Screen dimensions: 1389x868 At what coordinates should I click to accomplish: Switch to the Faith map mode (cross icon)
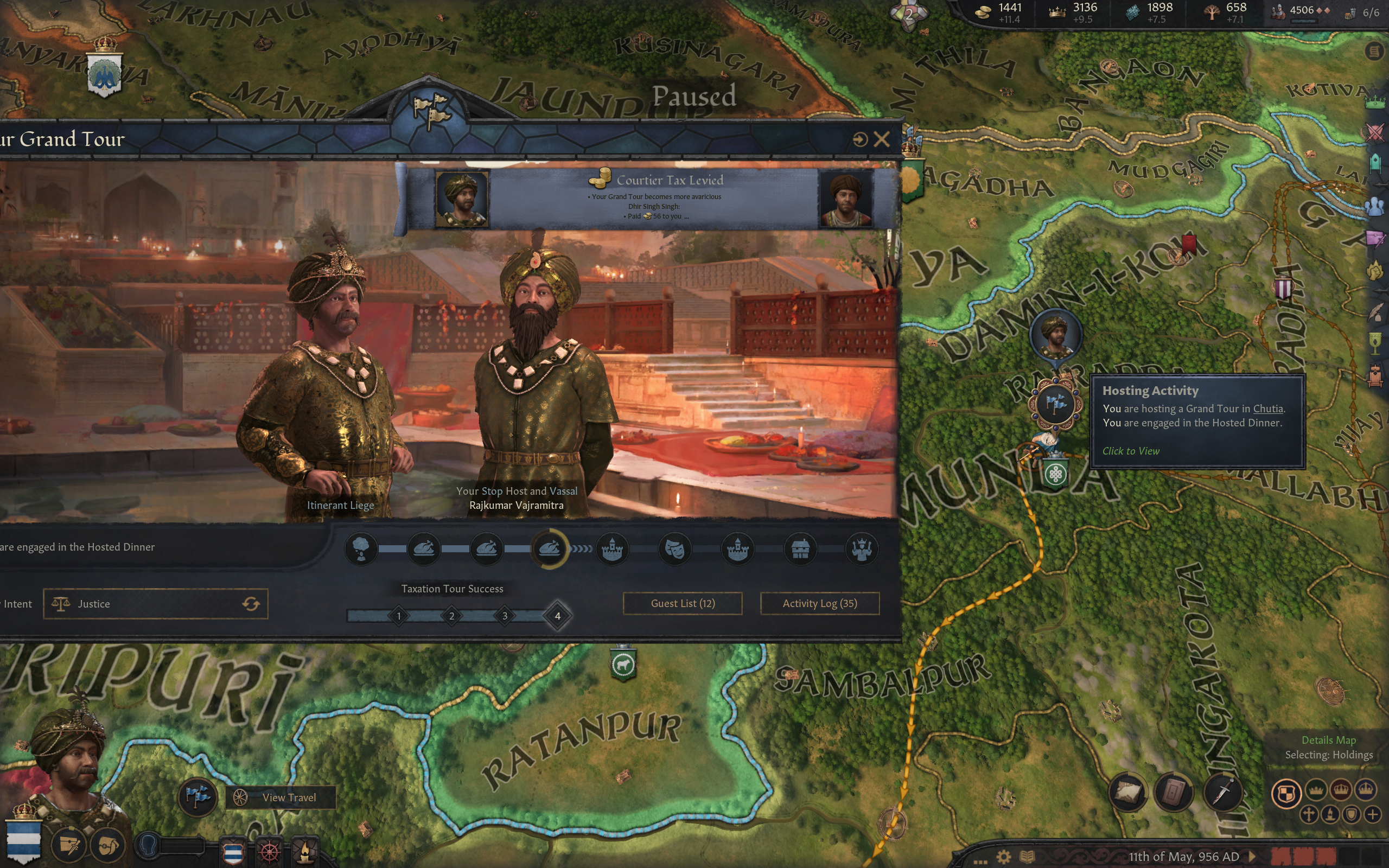pyautogui.click(x=1308, y=815)
